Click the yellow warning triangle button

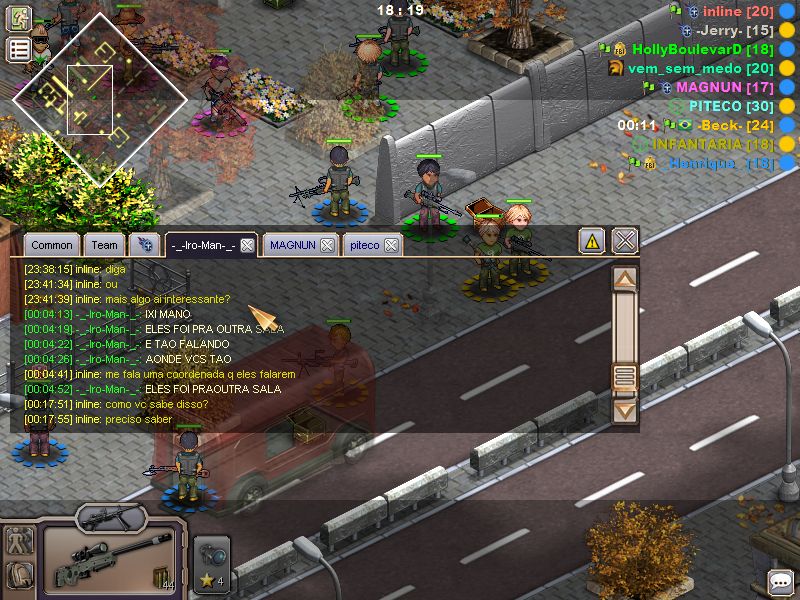(x=592, y=241)
